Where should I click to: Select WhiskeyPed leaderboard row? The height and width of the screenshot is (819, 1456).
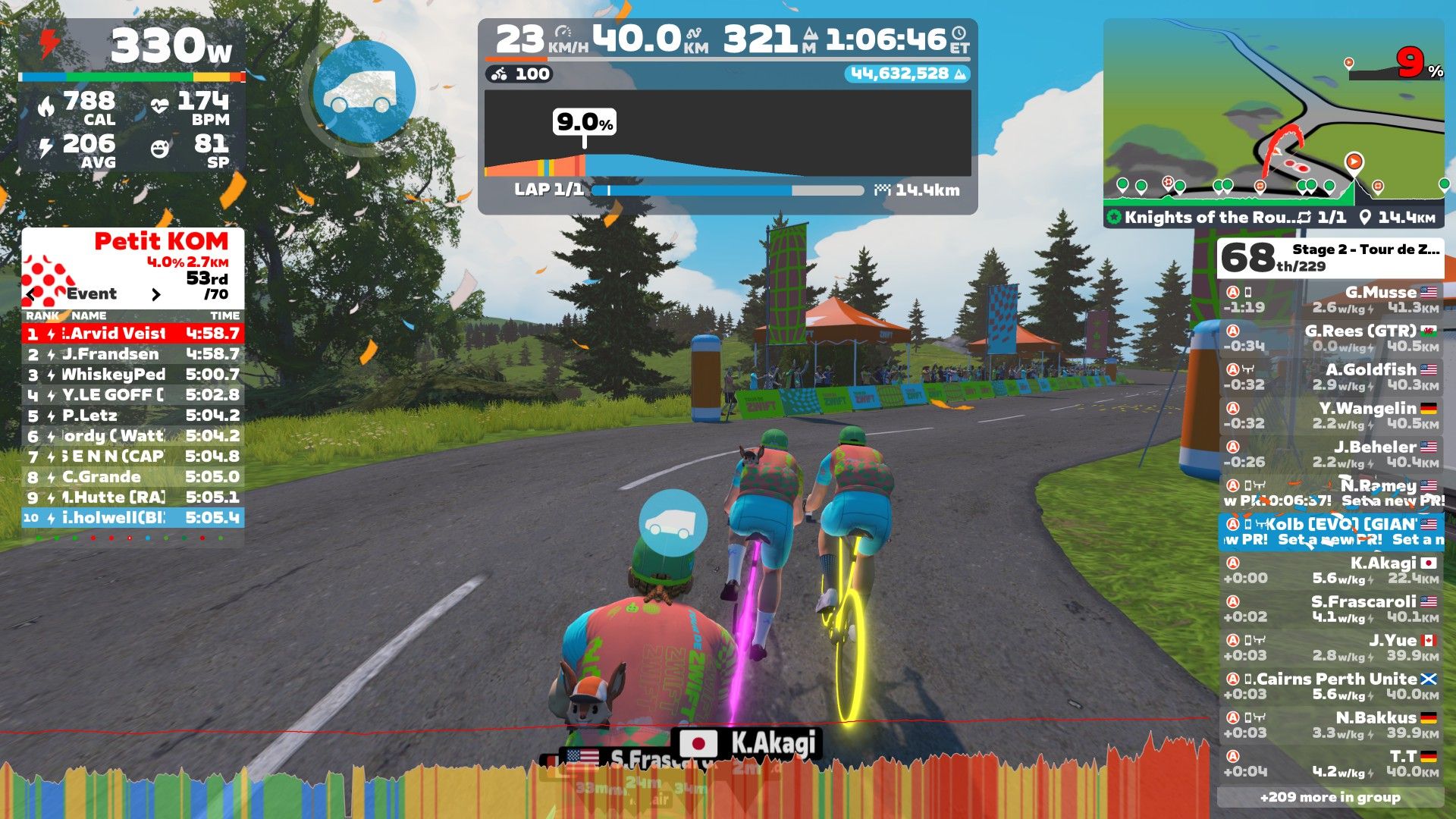tap(133, 375)
